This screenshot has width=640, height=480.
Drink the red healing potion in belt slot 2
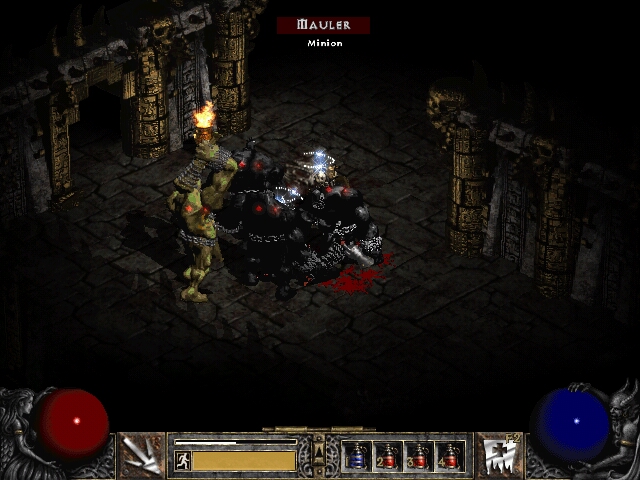[x=388, y=456]
